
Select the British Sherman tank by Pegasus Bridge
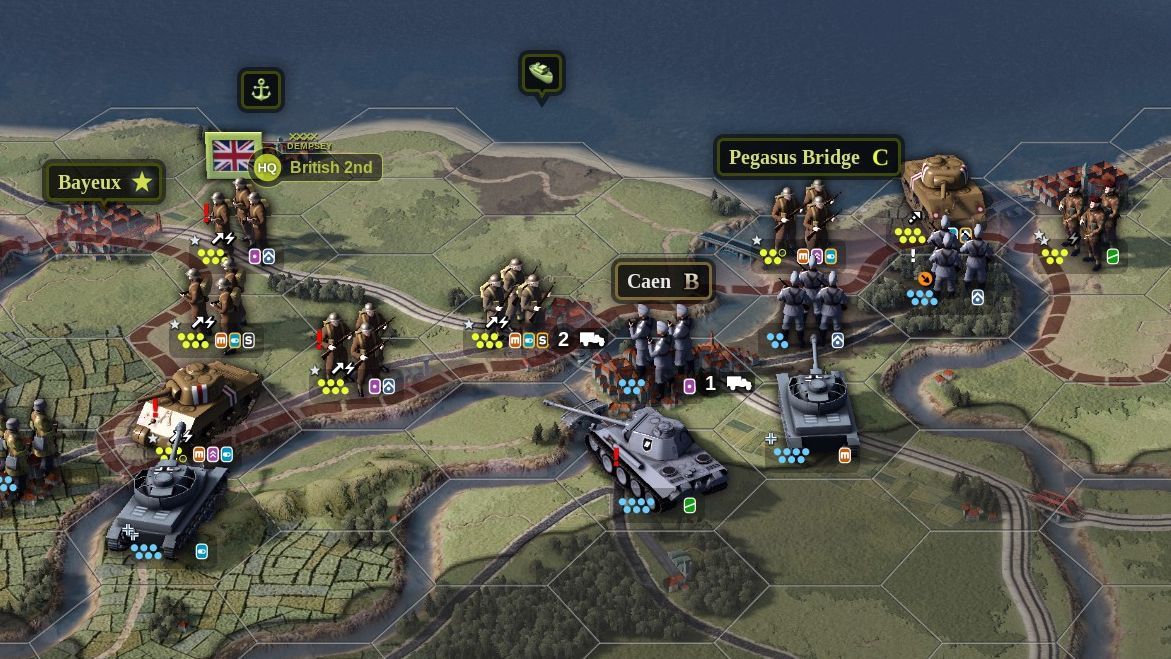(942, 185)
